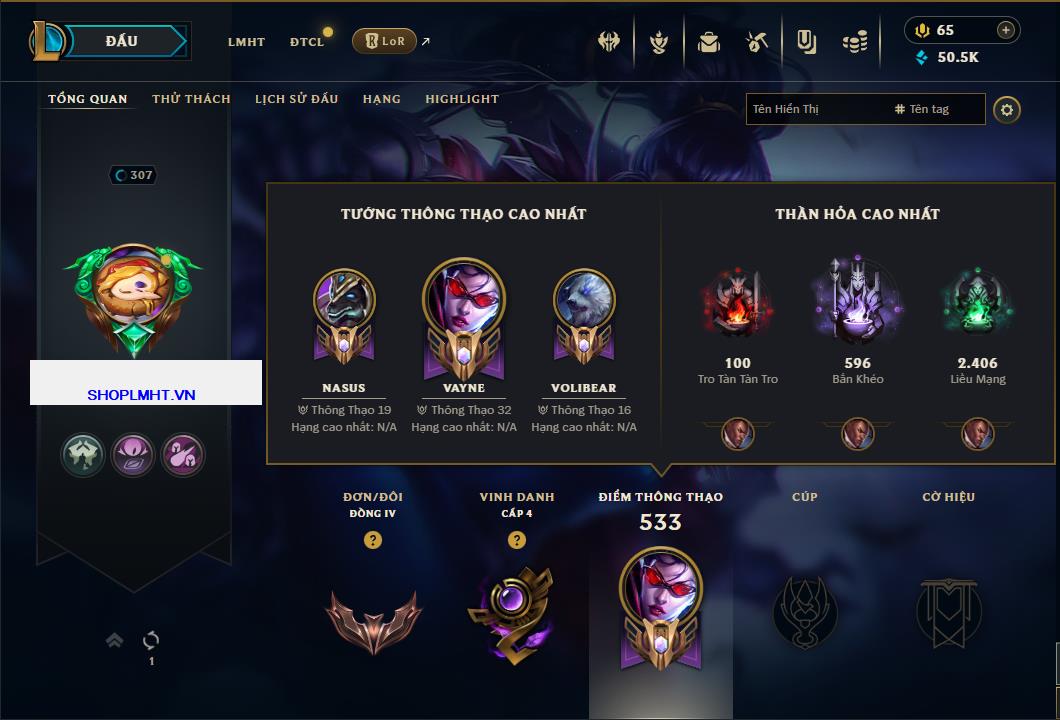This screenshot has width=1060, height=720.
Task: Select the CỜ HIỆU banner section
Action: click(948, 612)
